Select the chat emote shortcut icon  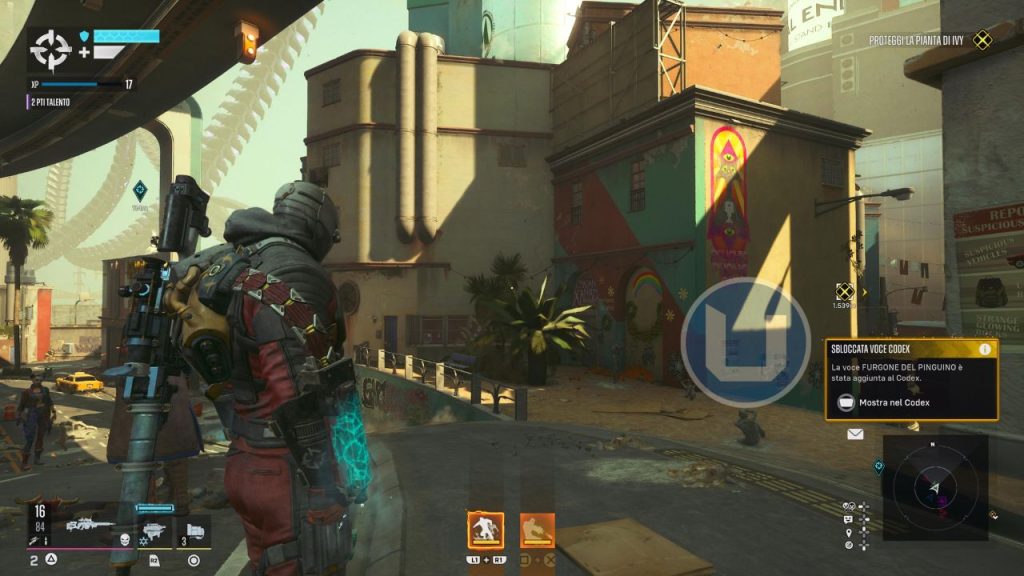[848, 519]
